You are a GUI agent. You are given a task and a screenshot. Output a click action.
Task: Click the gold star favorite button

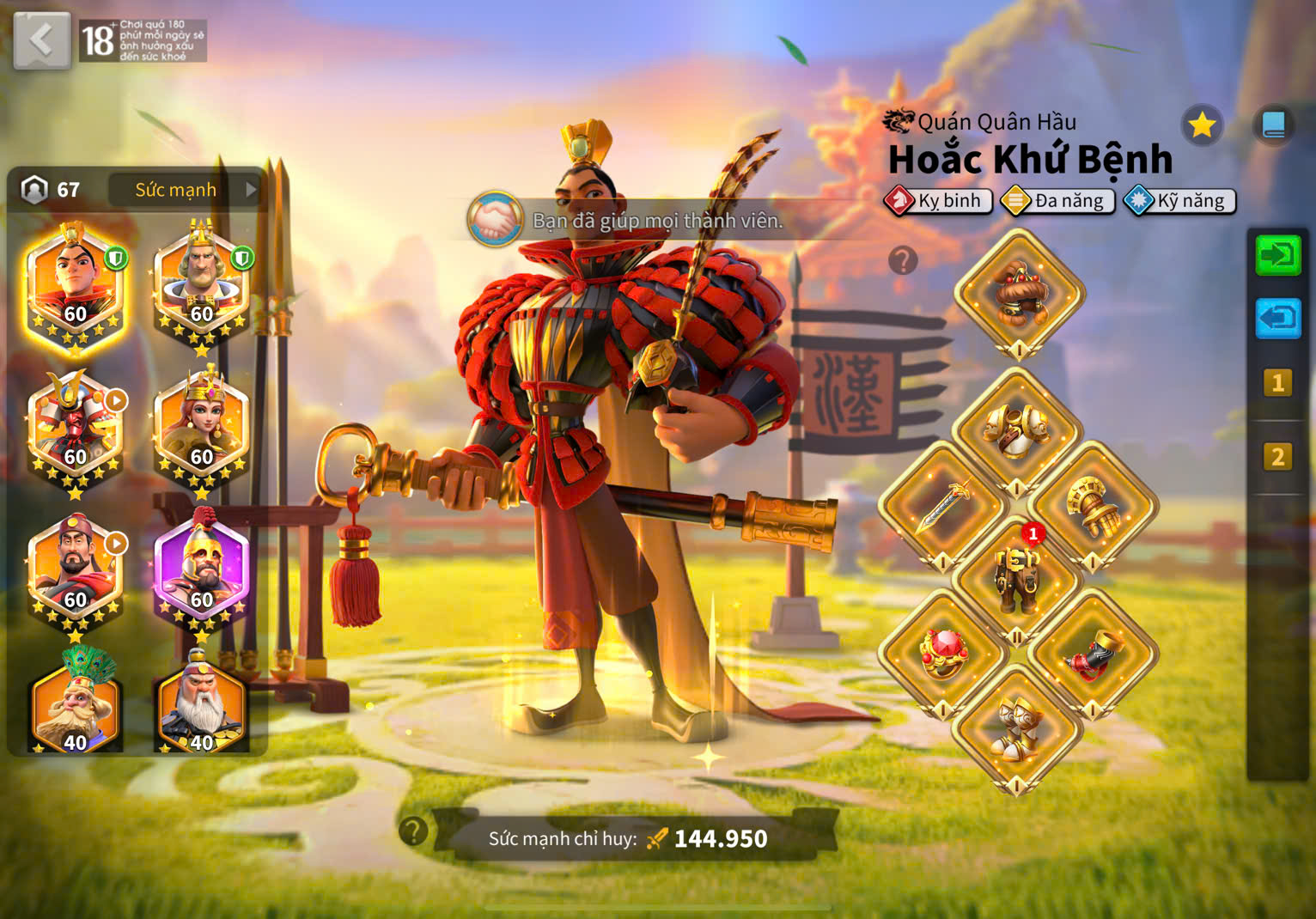[x=1201, y=126]
